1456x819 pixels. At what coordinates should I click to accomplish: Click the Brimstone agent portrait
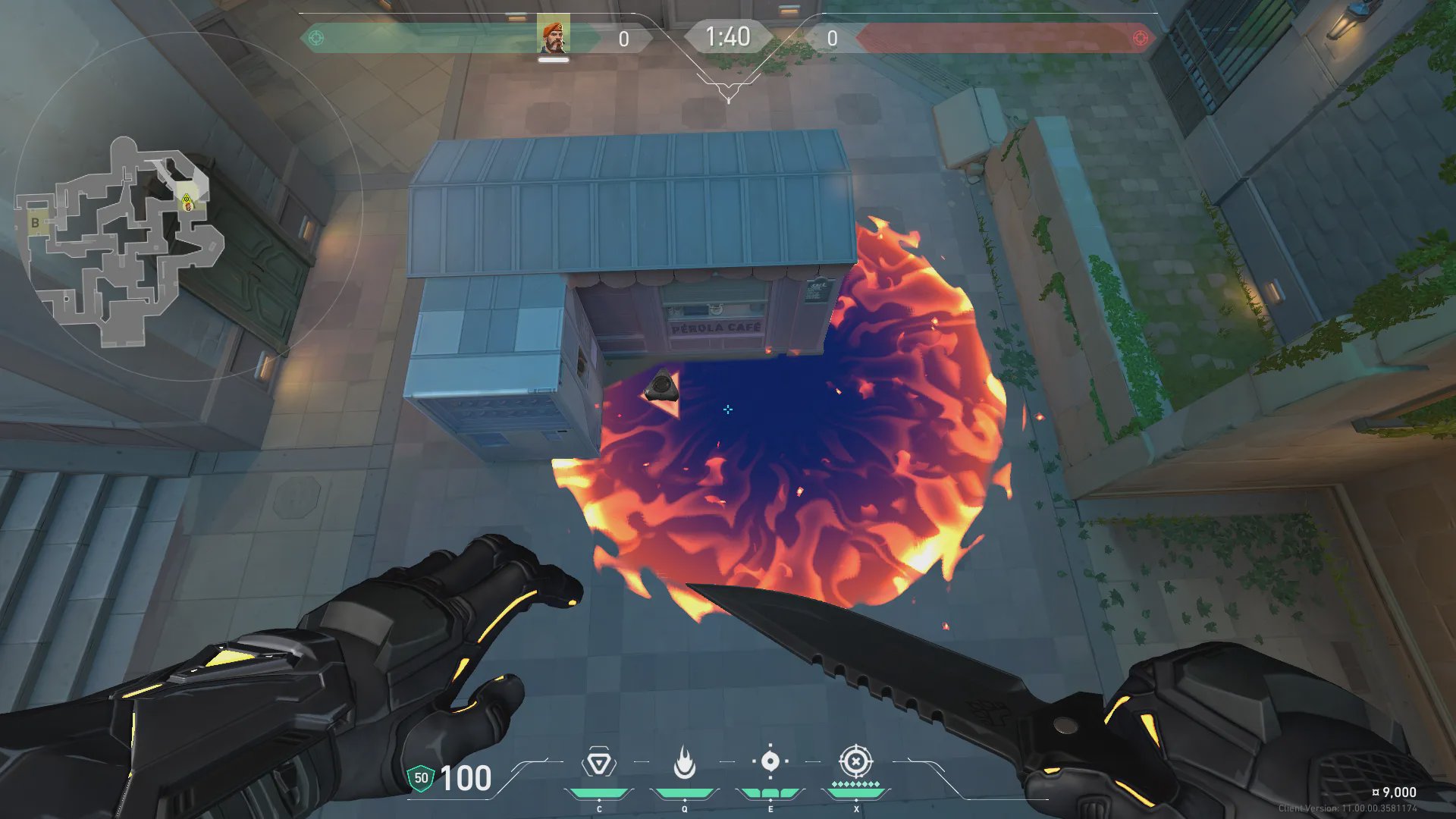coord(553,36)
